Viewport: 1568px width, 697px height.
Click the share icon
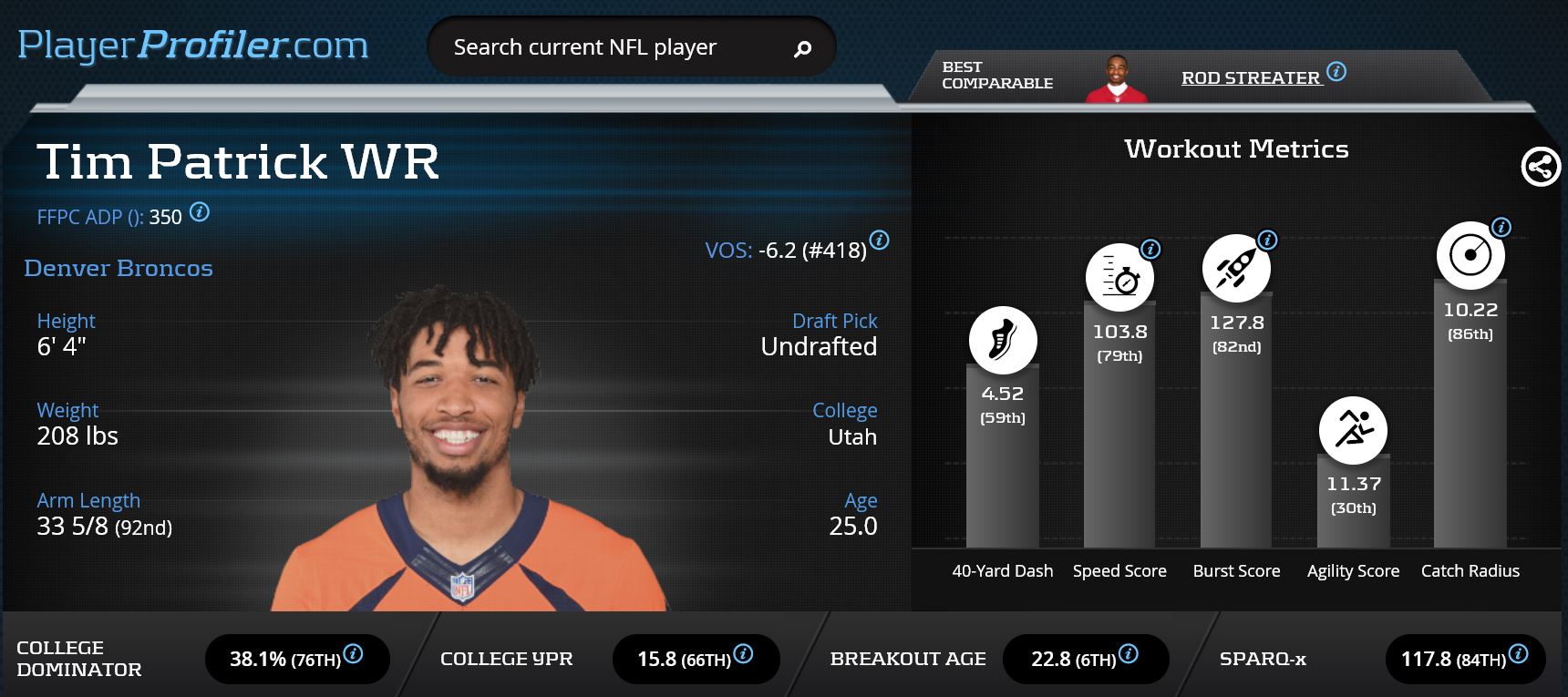tap(1541, 167)
